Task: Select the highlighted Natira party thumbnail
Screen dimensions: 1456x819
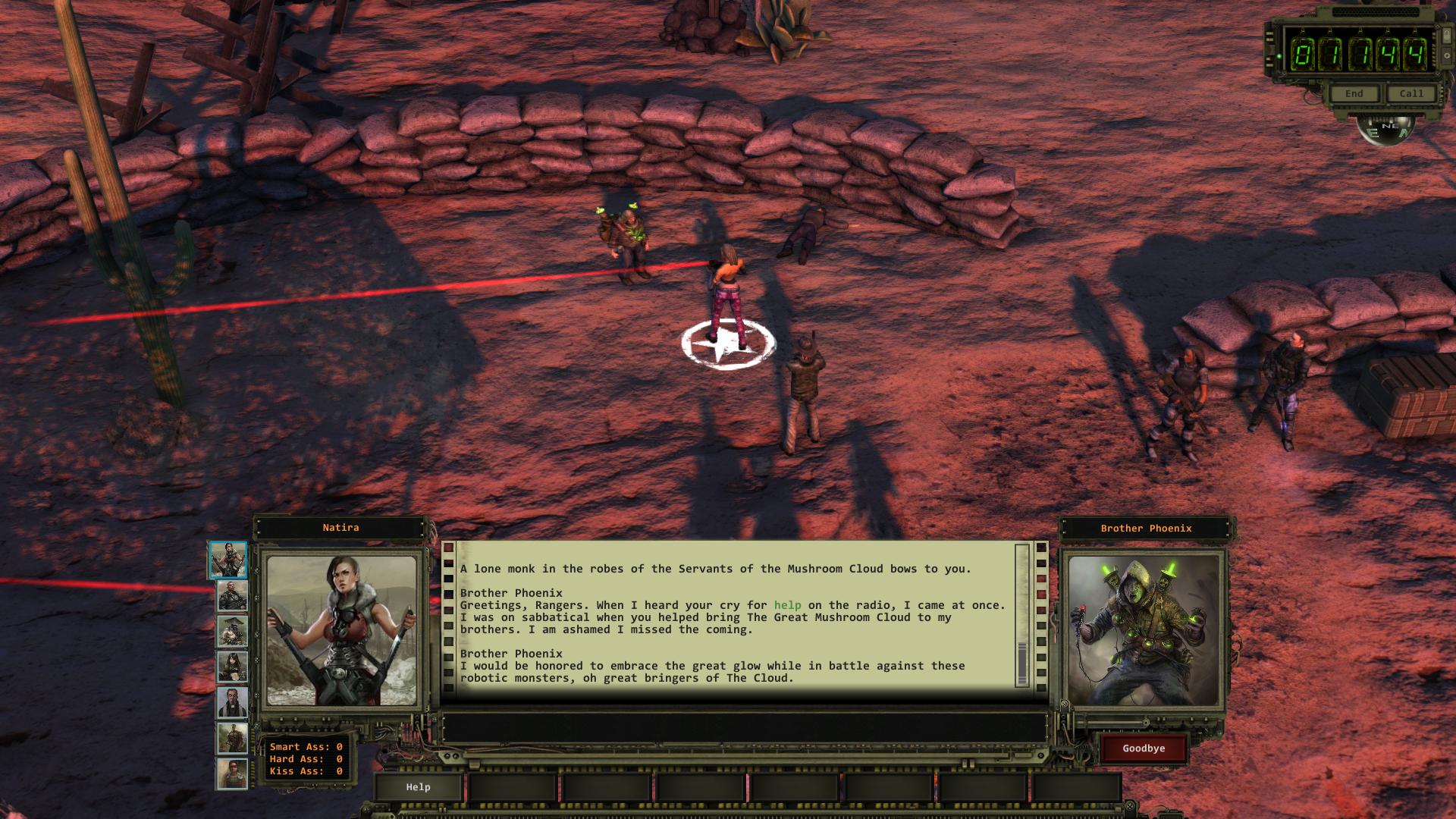Action: [228, 560]
